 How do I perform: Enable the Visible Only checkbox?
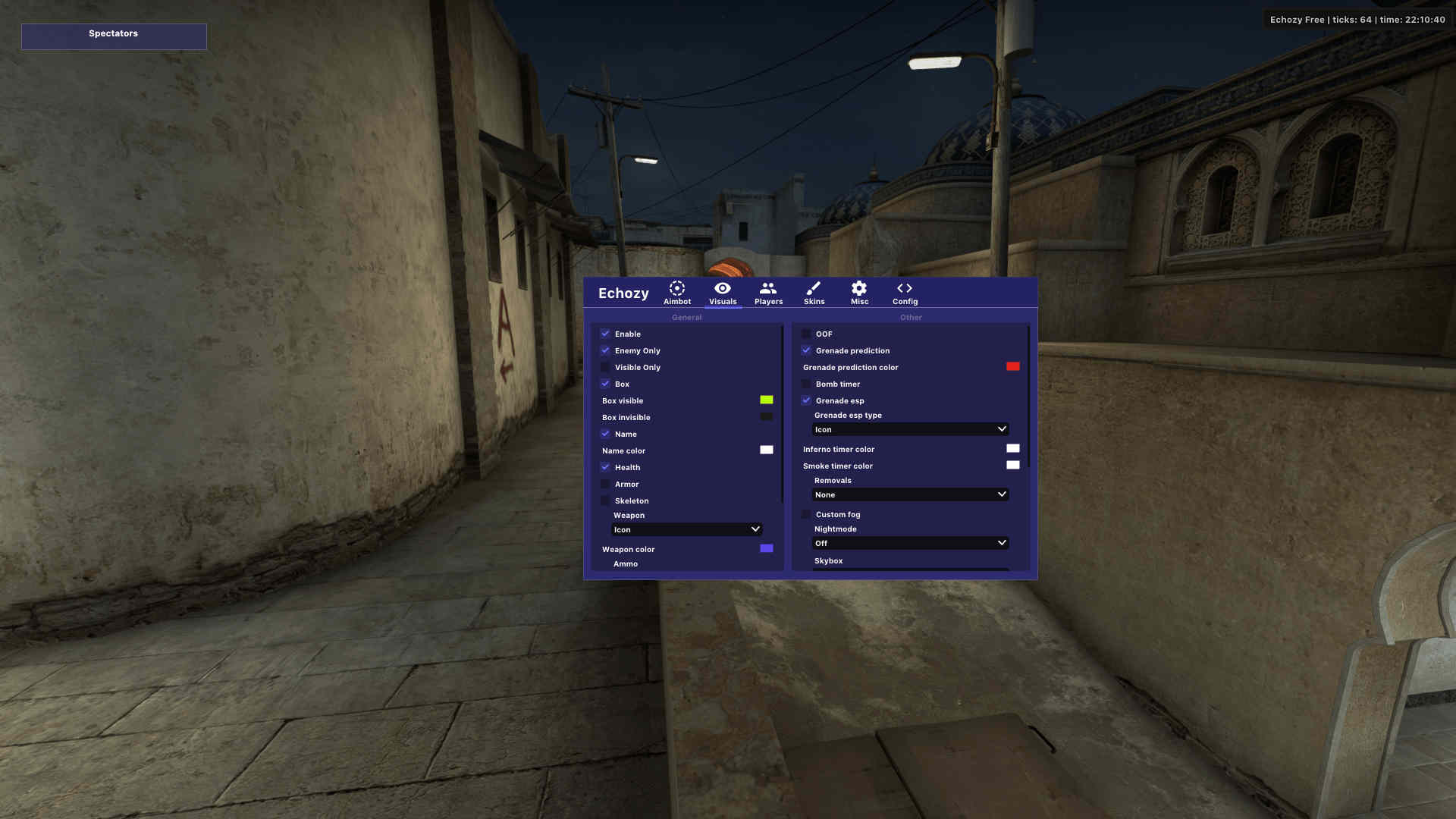605,367
